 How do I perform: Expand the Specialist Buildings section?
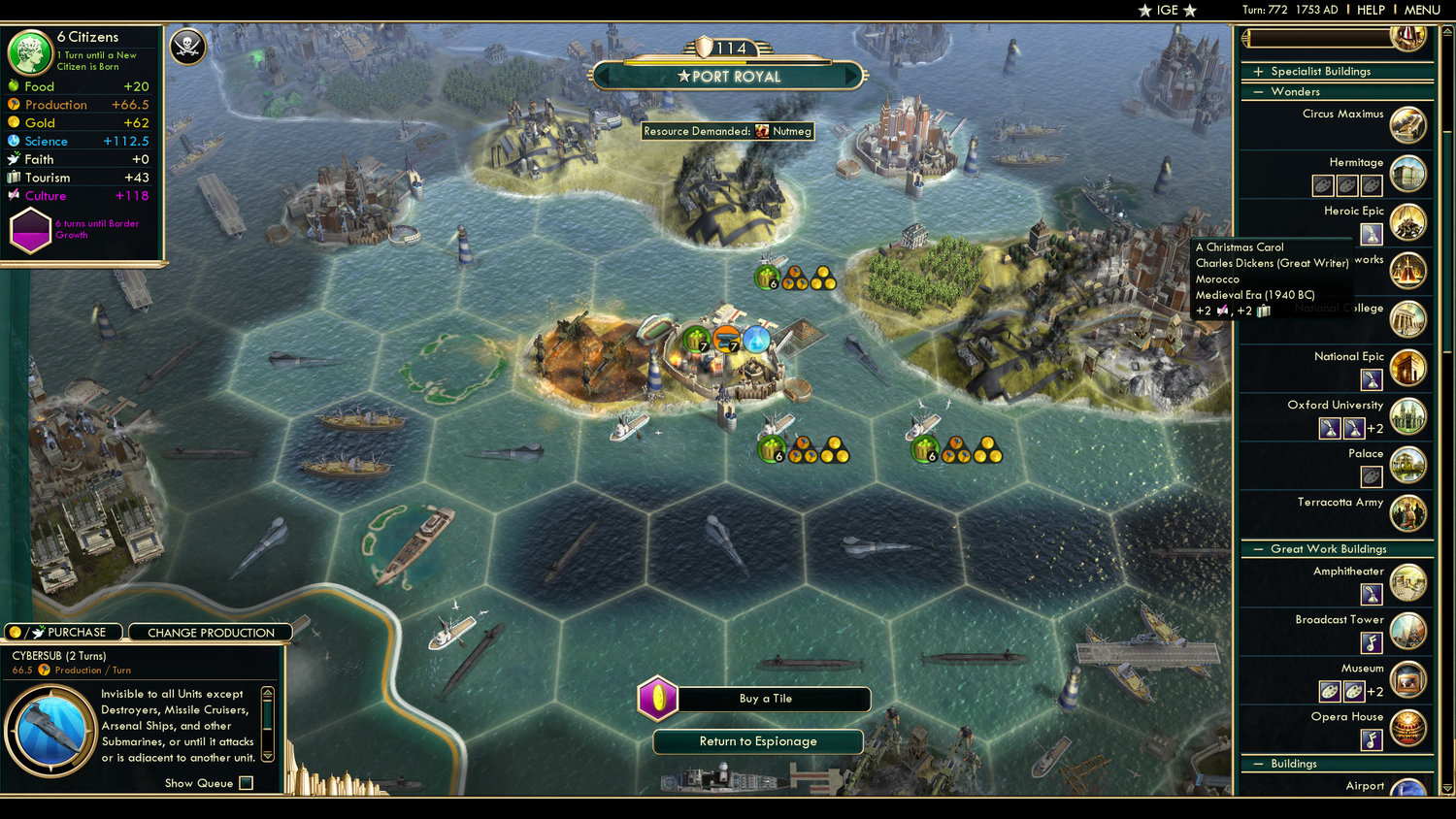coord(1258,71)
